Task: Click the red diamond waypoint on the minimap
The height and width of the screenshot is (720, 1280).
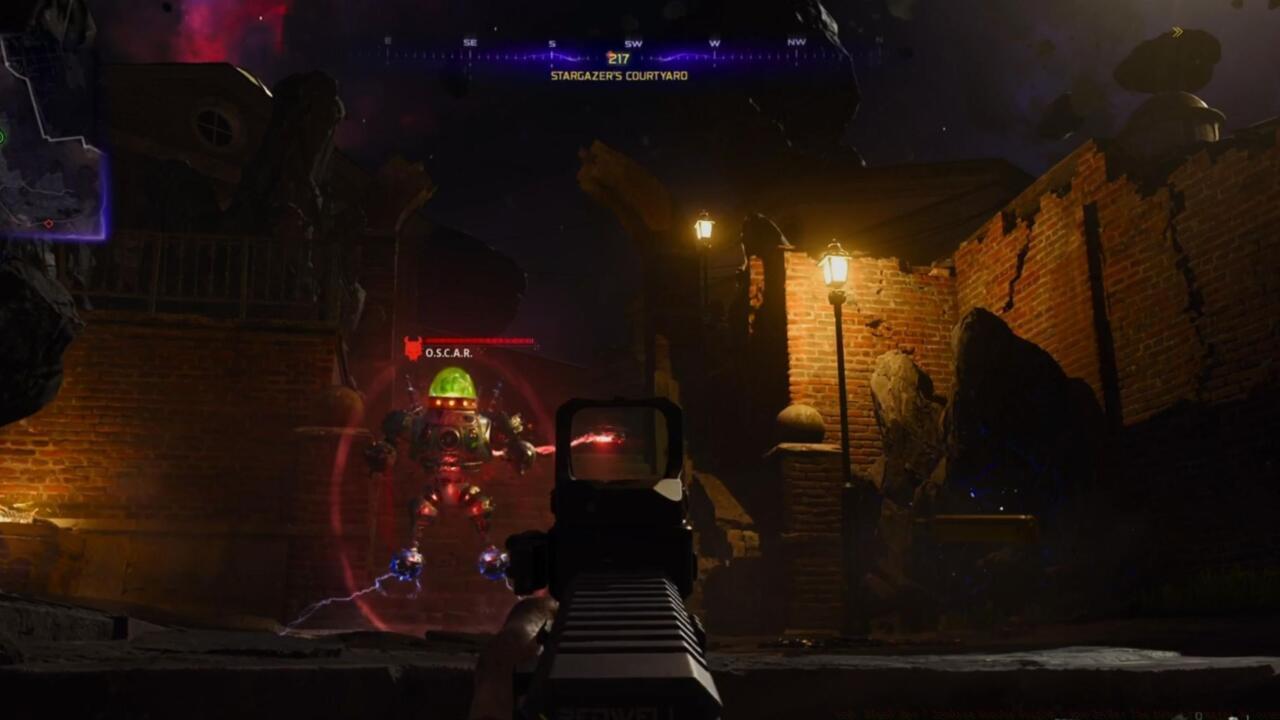Action: coord(49,223)
